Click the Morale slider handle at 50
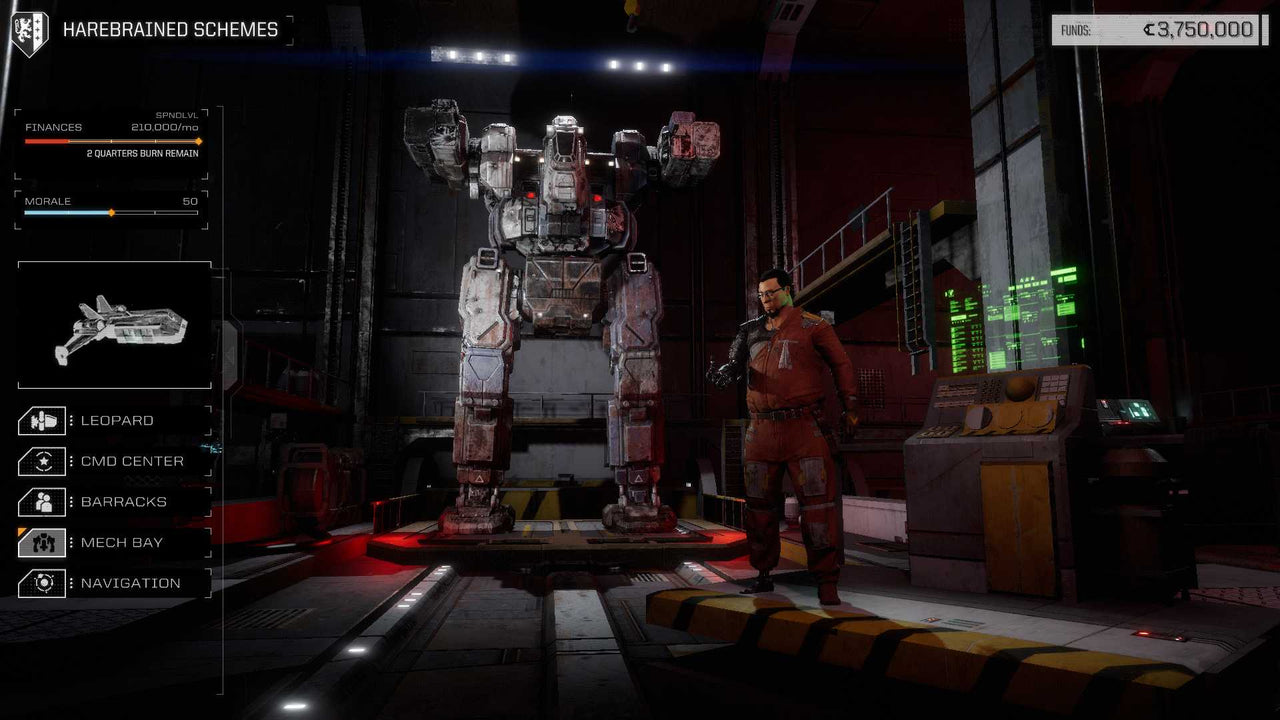Image resolution: width=1280 pixels, height=720 pixels. point(111,212)
